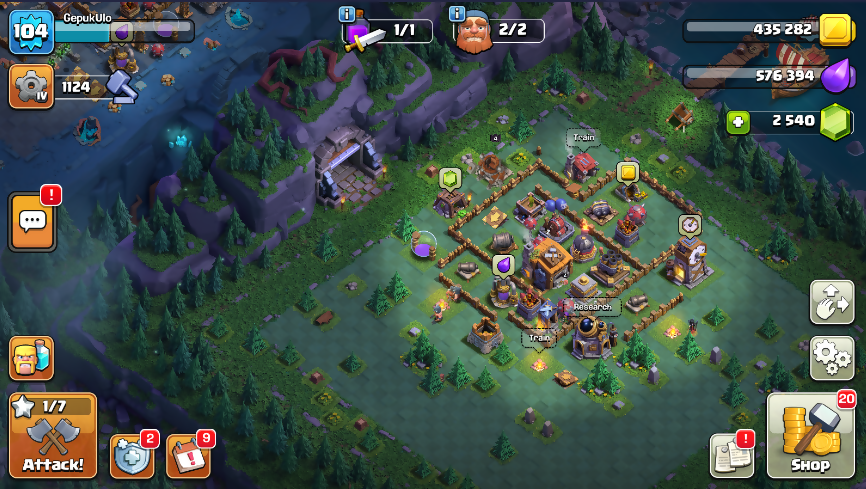Screen dimensions: 866x489
Task: Open the paper notes icon beside Shop
Action: 731,455
